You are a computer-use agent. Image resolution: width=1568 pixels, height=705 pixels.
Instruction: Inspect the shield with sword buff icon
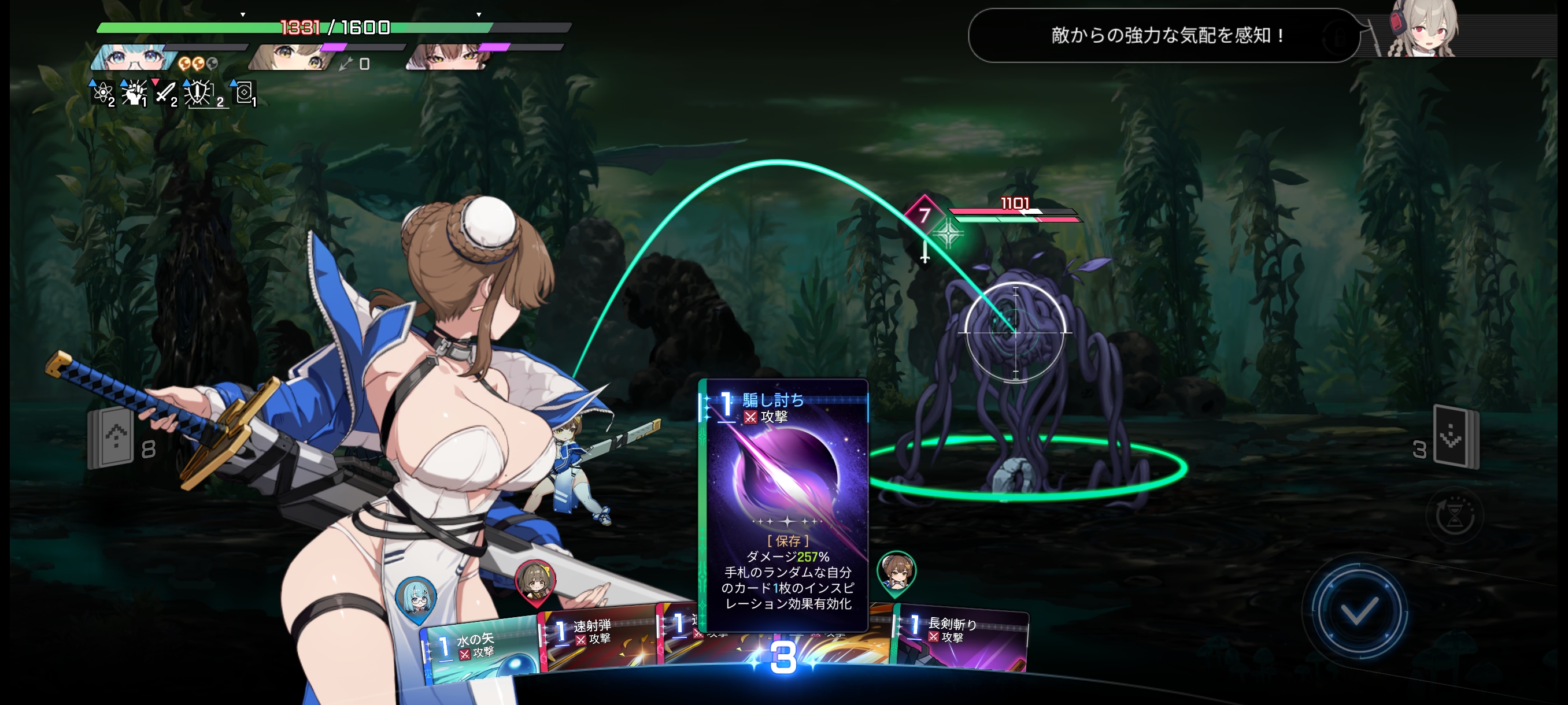pos(199,93)
